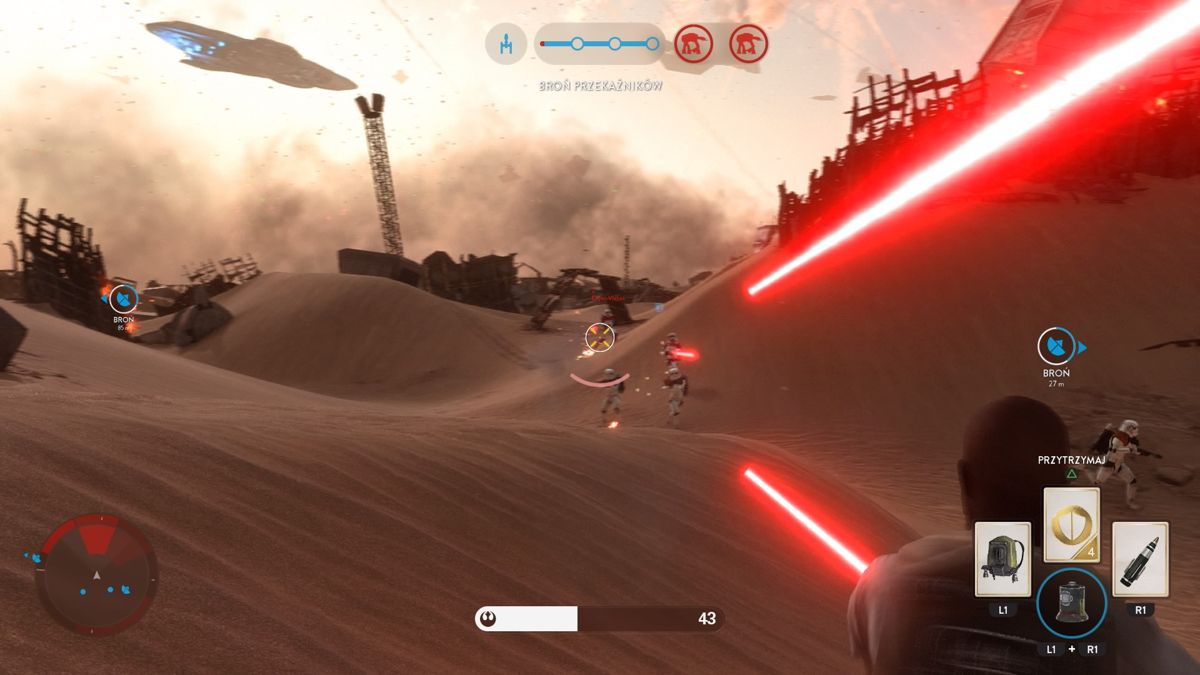The height and width of the screenshot is (675, 1200).
Task: Select the BROŃ objective marker at 85 m
Action: coord(123,298)
